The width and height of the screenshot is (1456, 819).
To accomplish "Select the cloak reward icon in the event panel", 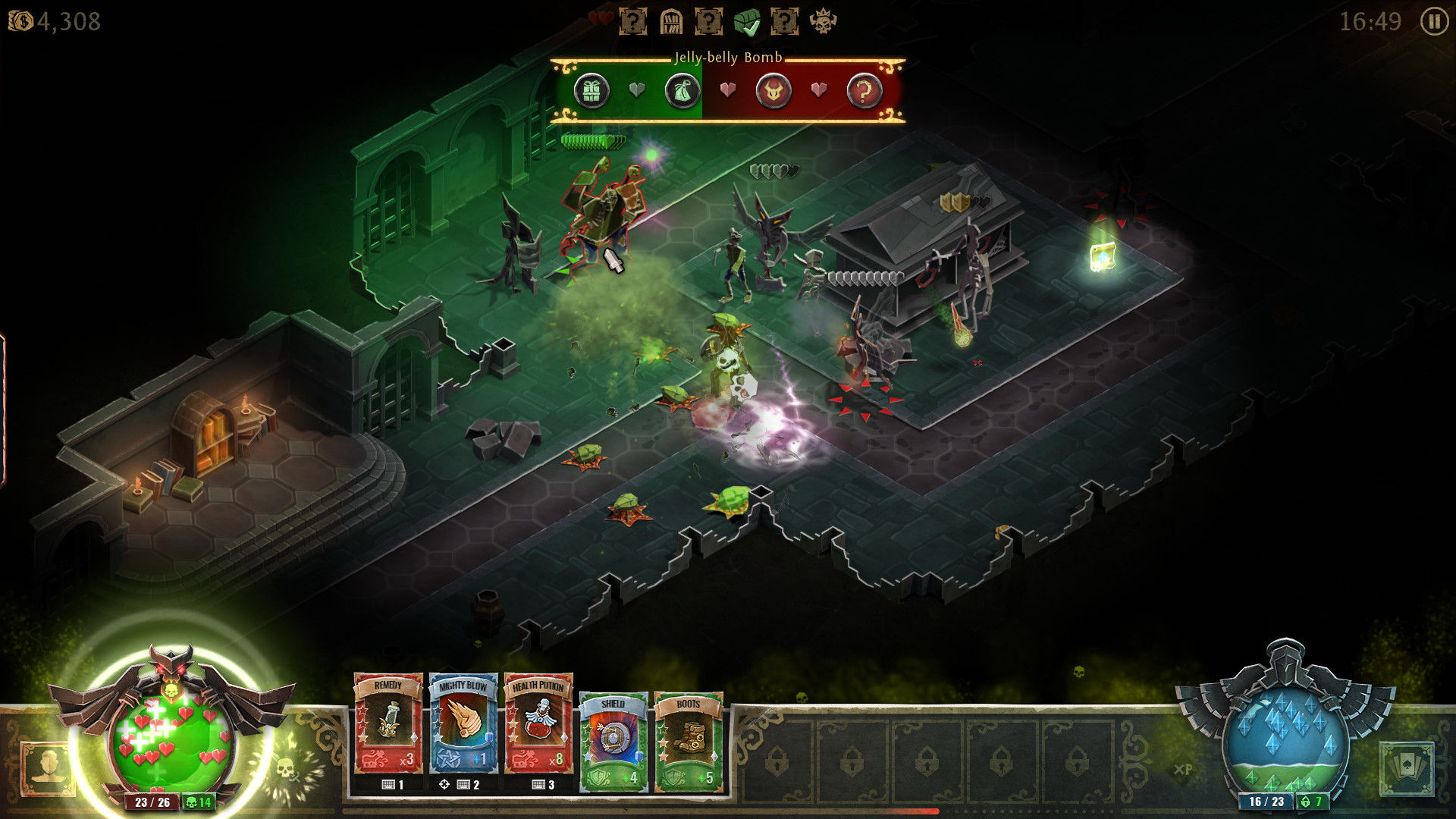I will [682, 91].
